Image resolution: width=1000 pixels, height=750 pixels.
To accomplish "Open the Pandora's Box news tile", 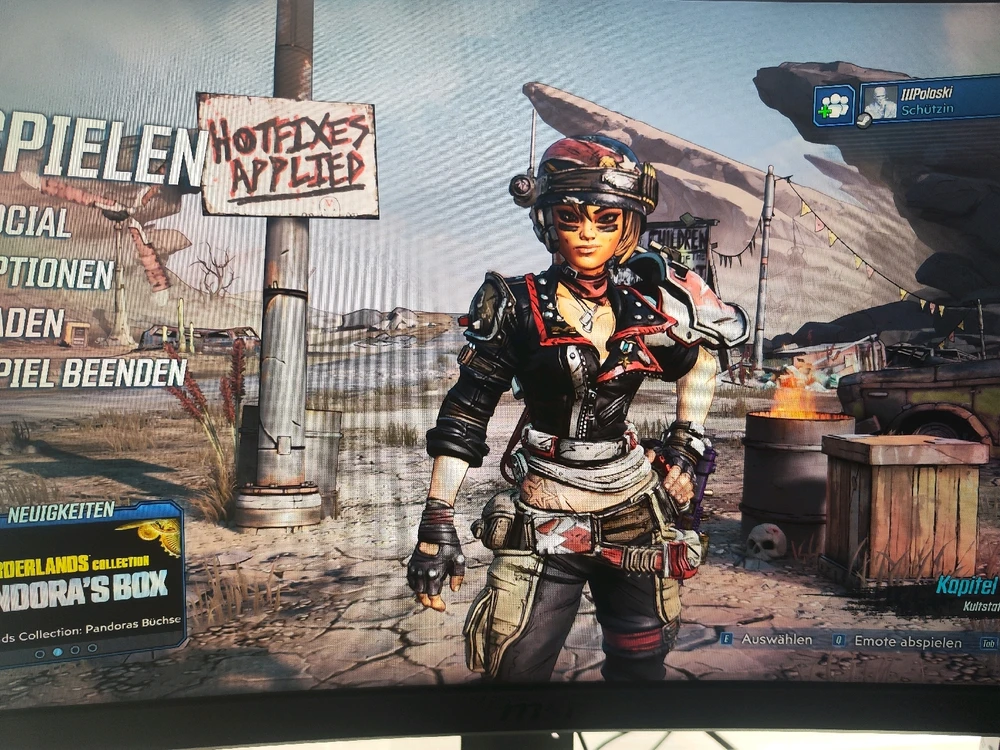I will [x=90, y=582].
